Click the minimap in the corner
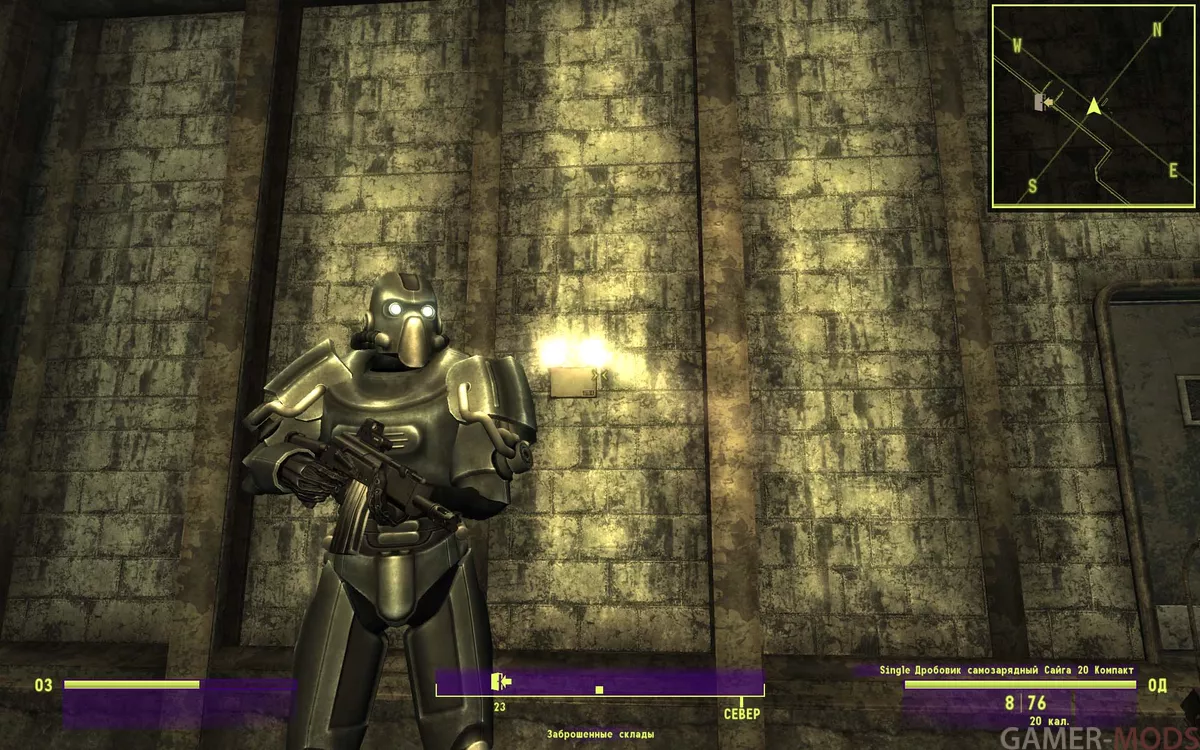 [1094, 106]
